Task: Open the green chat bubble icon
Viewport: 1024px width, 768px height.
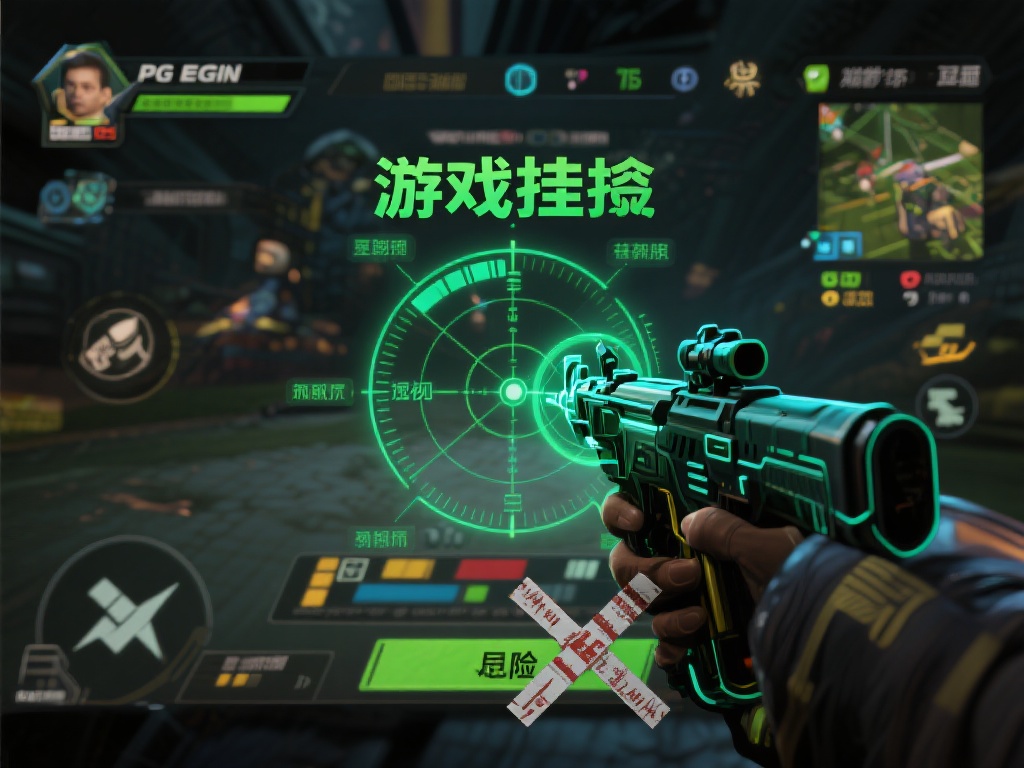Action: (x=818, y=78)
